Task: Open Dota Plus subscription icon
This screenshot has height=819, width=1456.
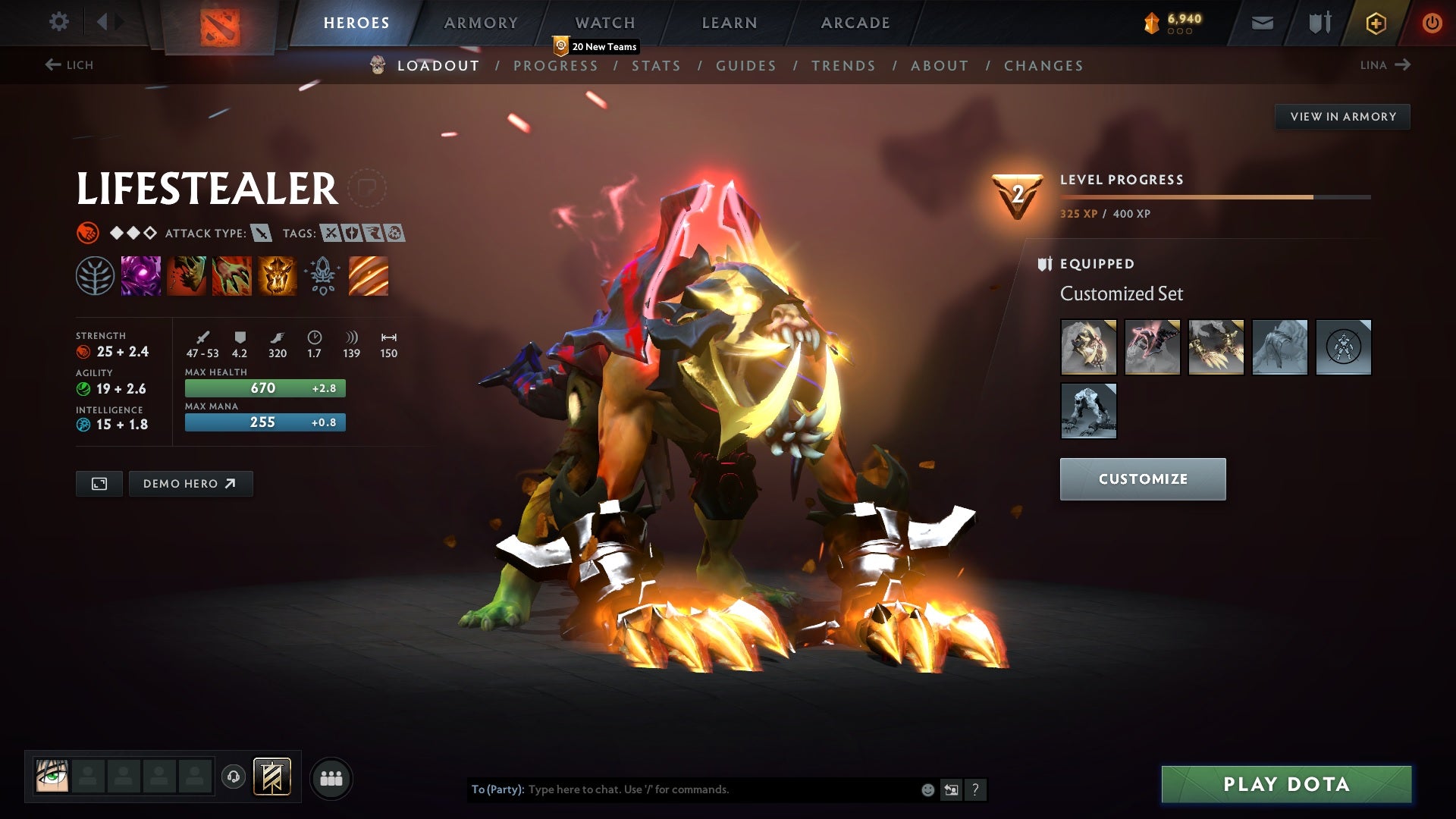Action: click(1375, 22)
